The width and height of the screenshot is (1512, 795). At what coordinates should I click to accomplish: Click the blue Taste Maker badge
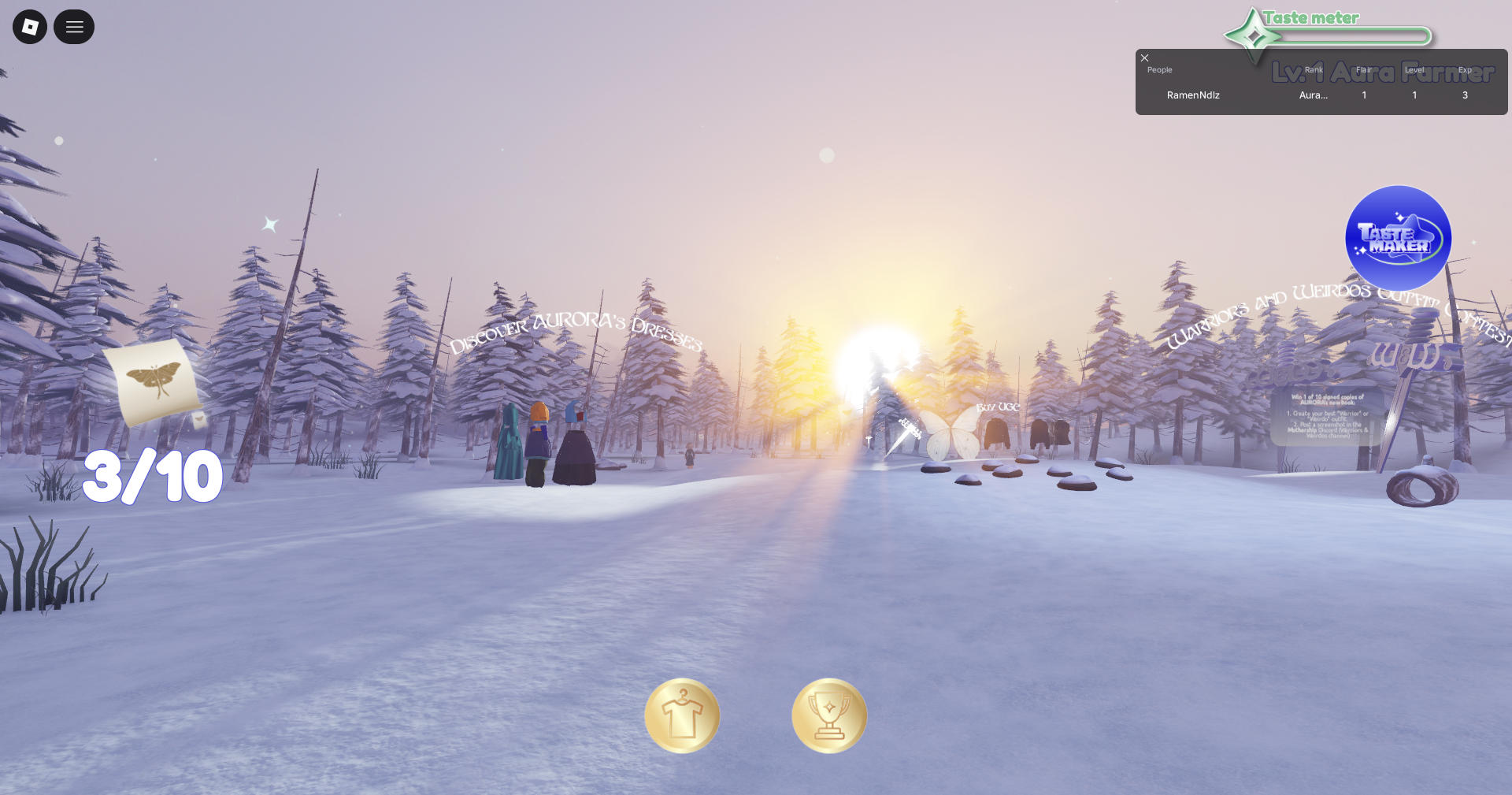tap(1398, 238)
